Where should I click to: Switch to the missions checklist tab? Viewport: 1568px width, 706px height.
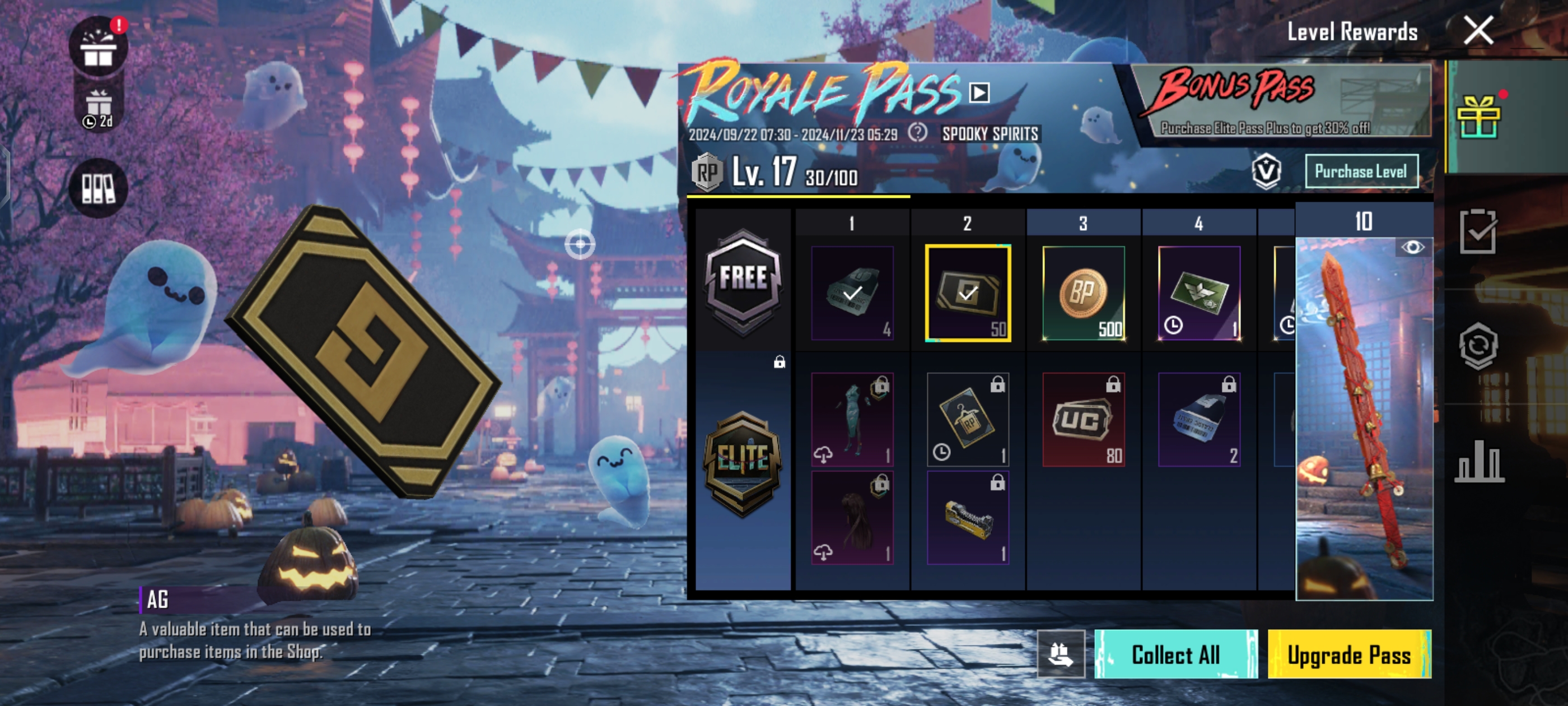click(x=1478, y=231)
